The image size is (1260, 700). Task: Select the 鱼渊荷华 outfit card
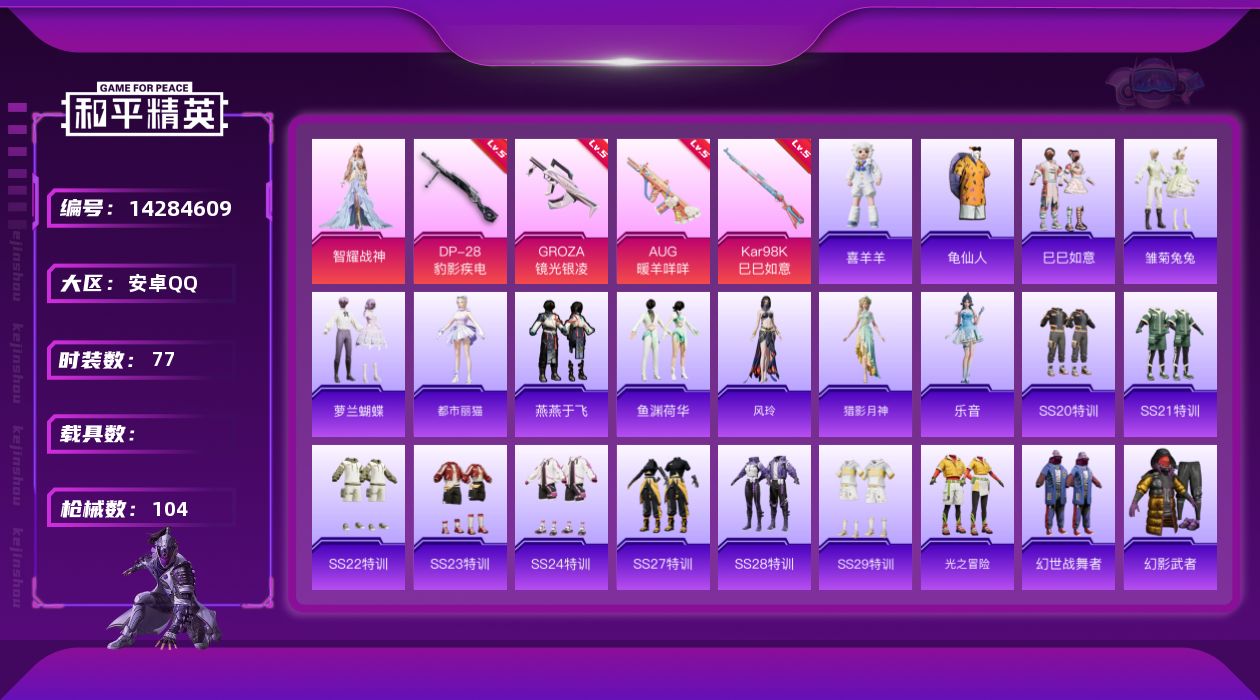click(x=663, y=364)
